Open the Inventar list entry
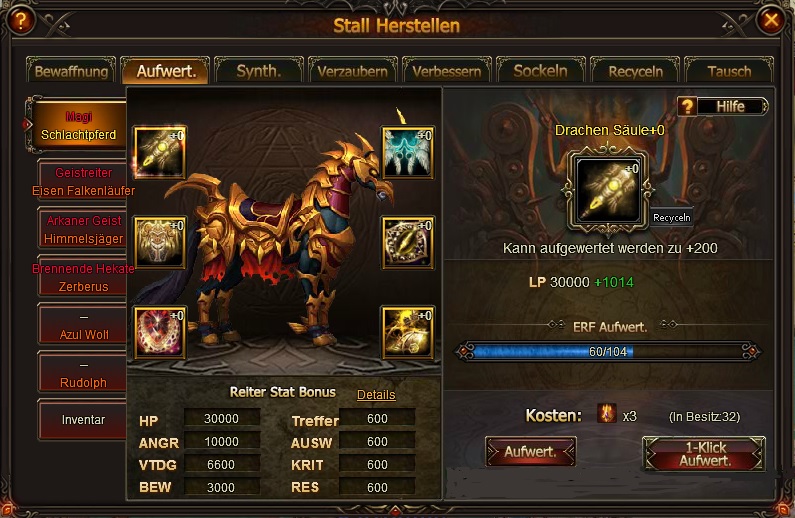 [83, 420]
